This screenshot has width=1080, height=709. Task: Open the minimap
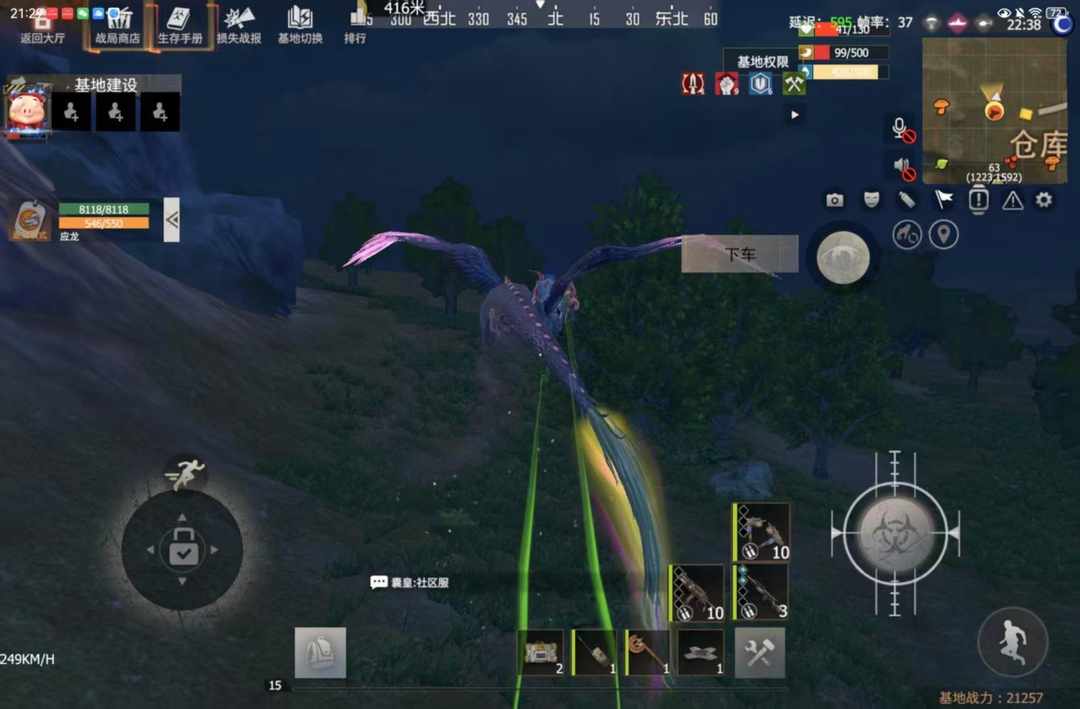tap(993, 110)
